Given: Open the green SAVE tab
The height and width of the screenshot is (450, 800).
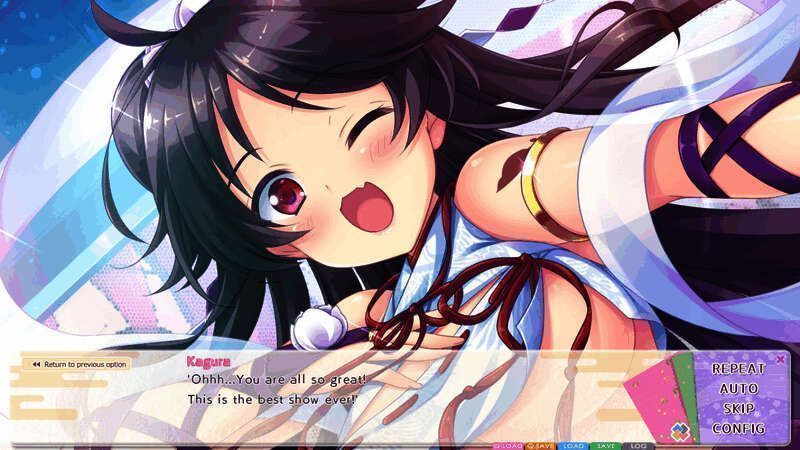Looking at the screenshot, I should (604, 445).
